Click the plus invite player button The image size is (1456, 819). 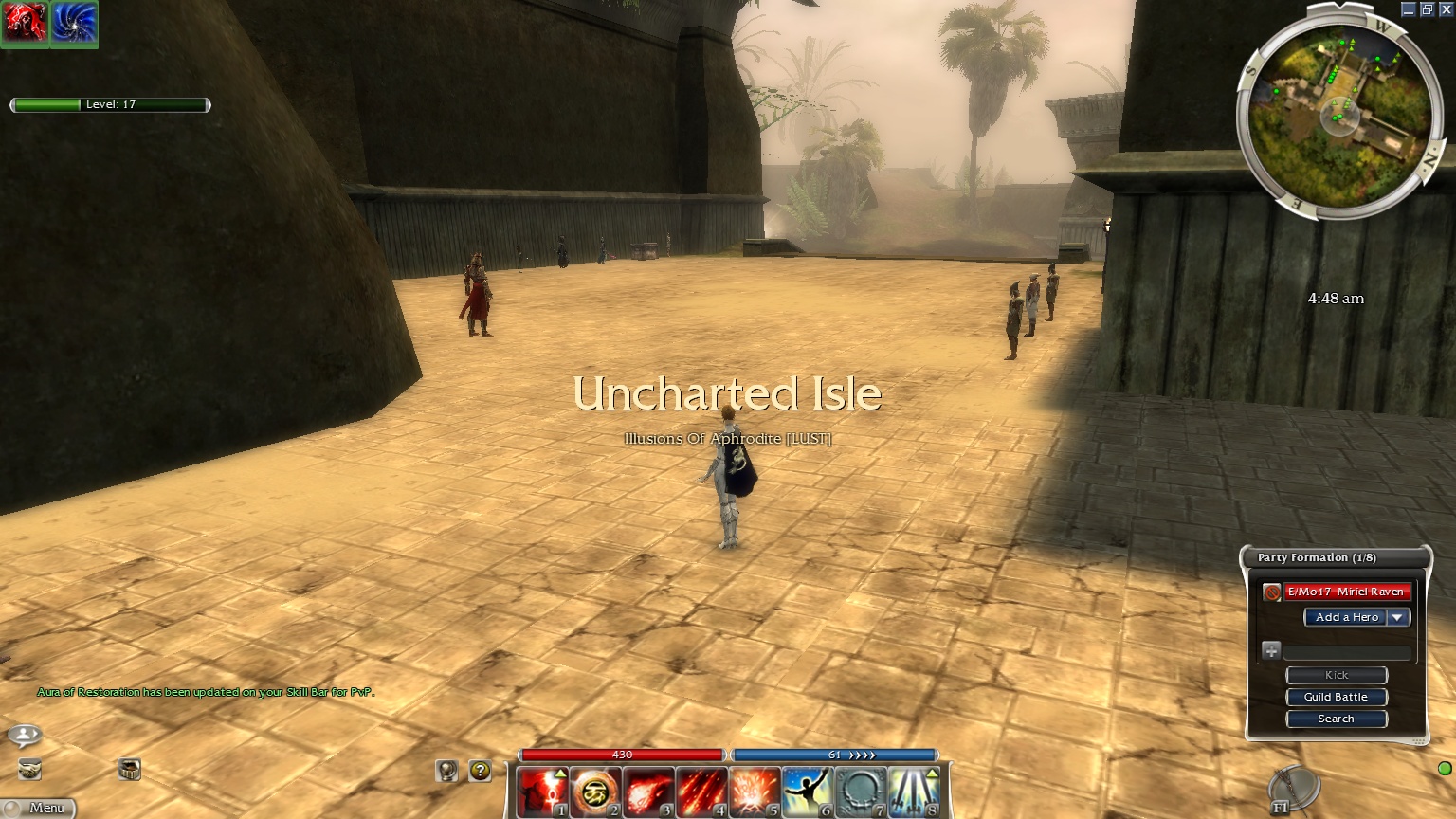1271,650
